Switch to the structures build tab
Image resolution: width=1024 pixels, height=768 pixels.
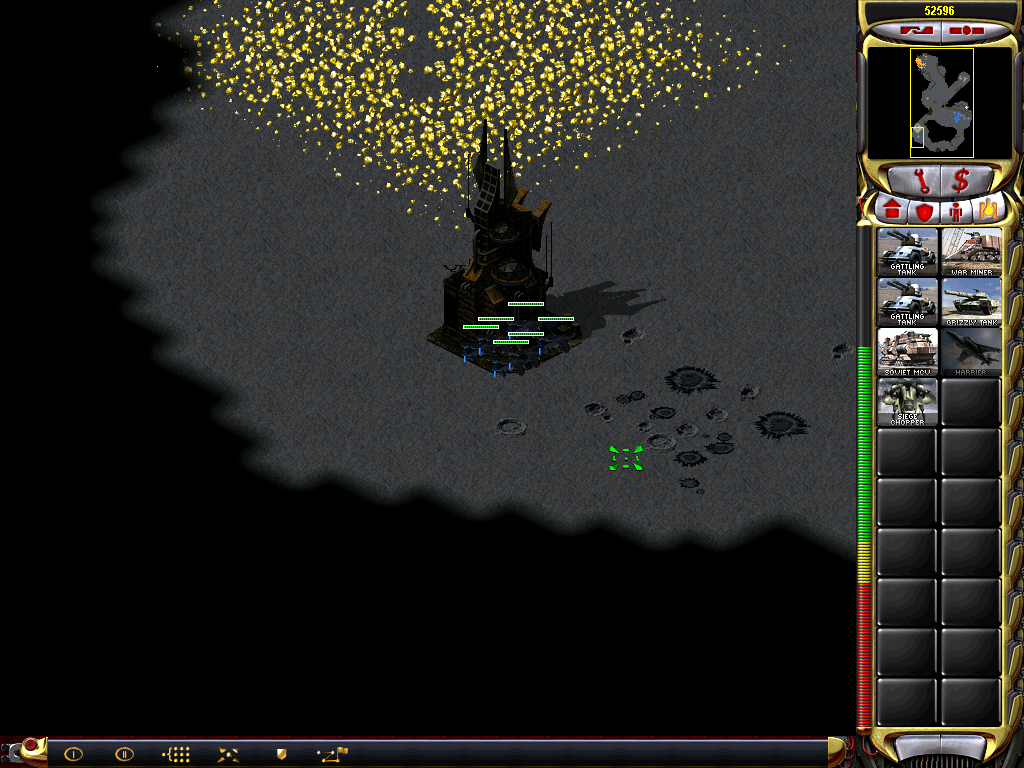[x=891, y=211]
